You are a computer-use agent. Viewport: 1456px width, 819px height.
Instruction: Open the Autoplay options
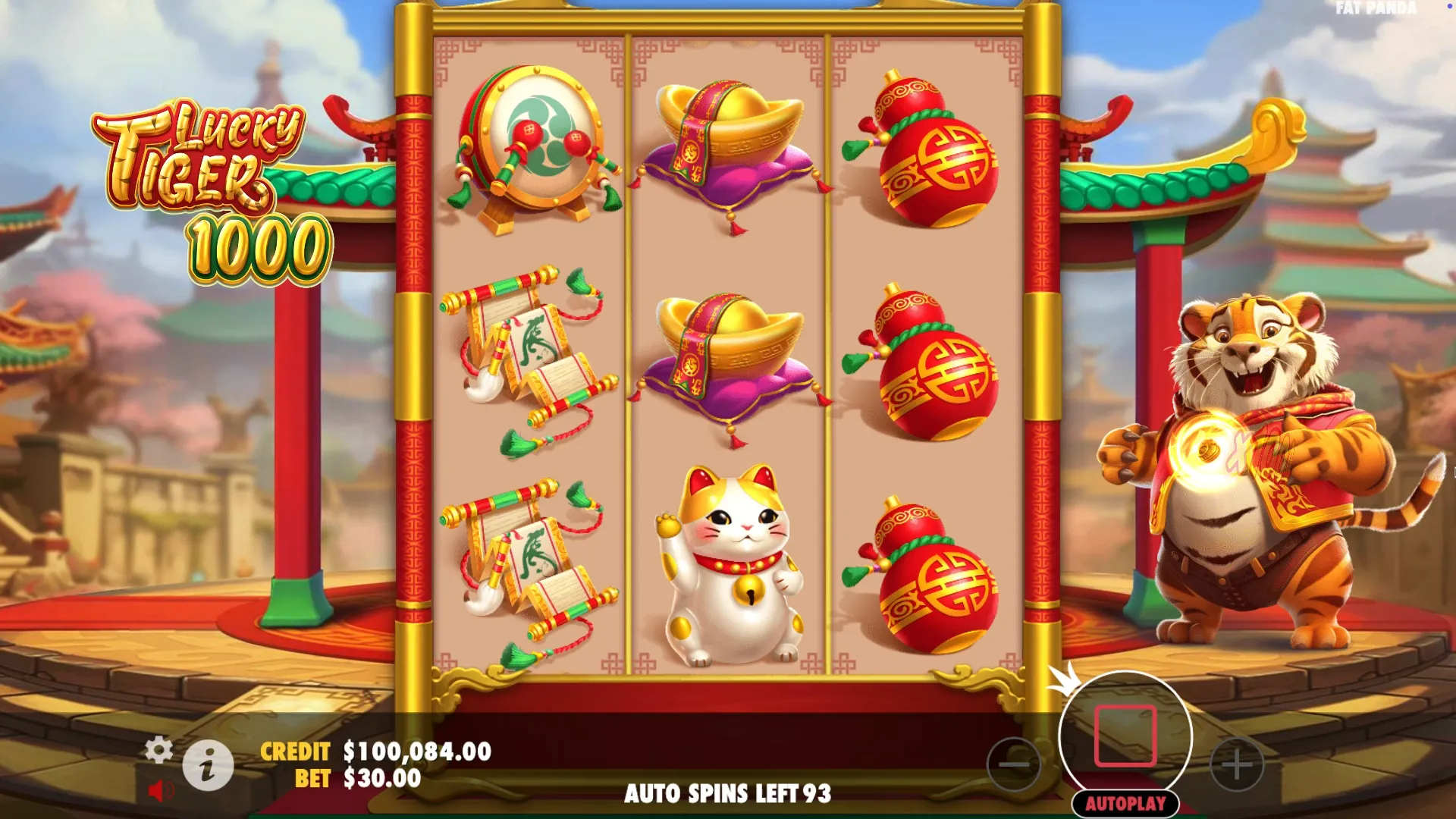(x=1125, y=803)
